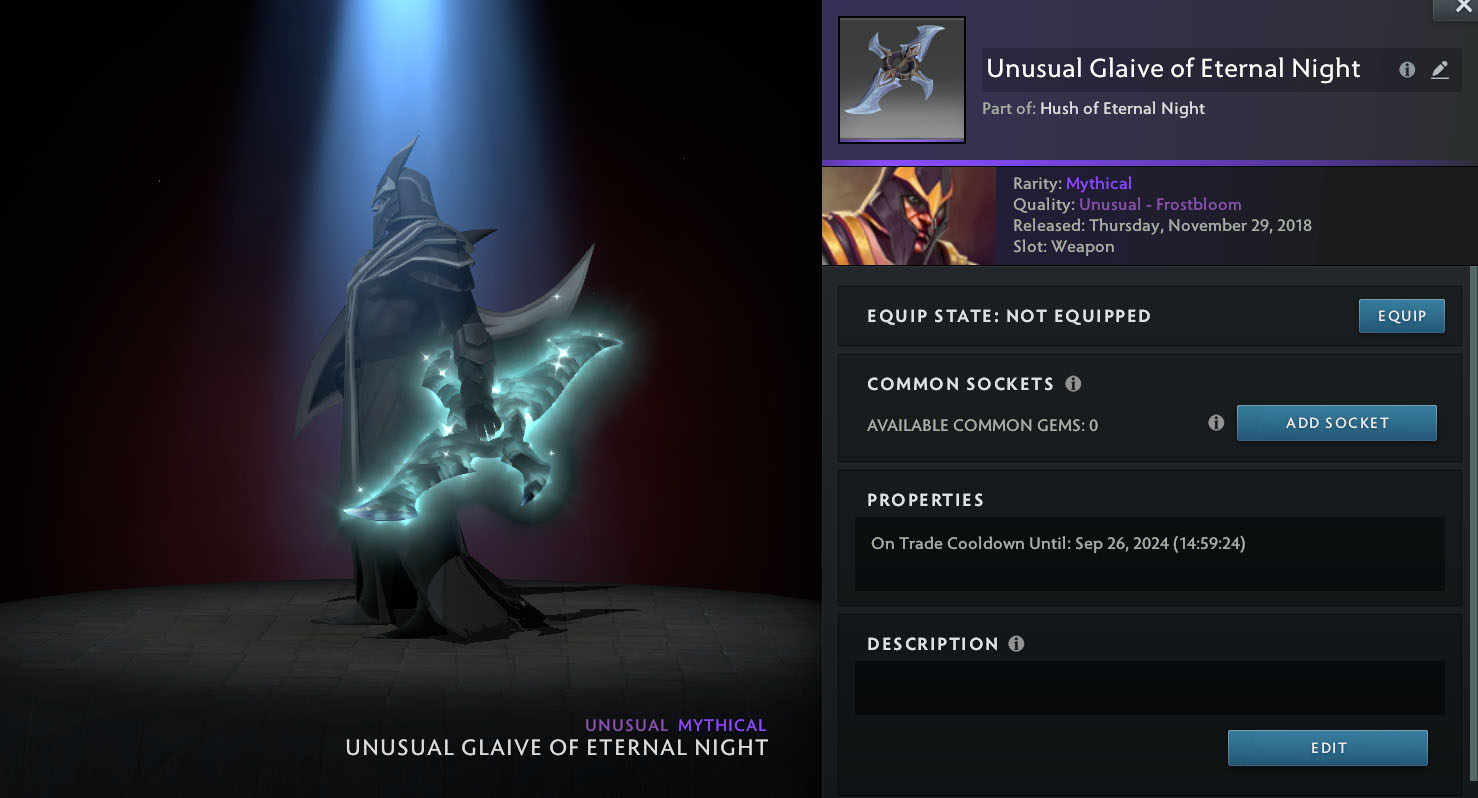
Task: Show the Common Sockets info tooltip icon
Action: click(x=1073, y=384)
